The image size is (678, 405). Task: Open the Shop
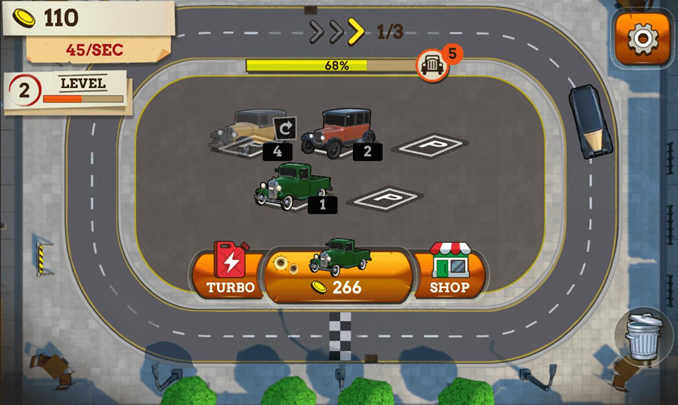pos(449,271)
